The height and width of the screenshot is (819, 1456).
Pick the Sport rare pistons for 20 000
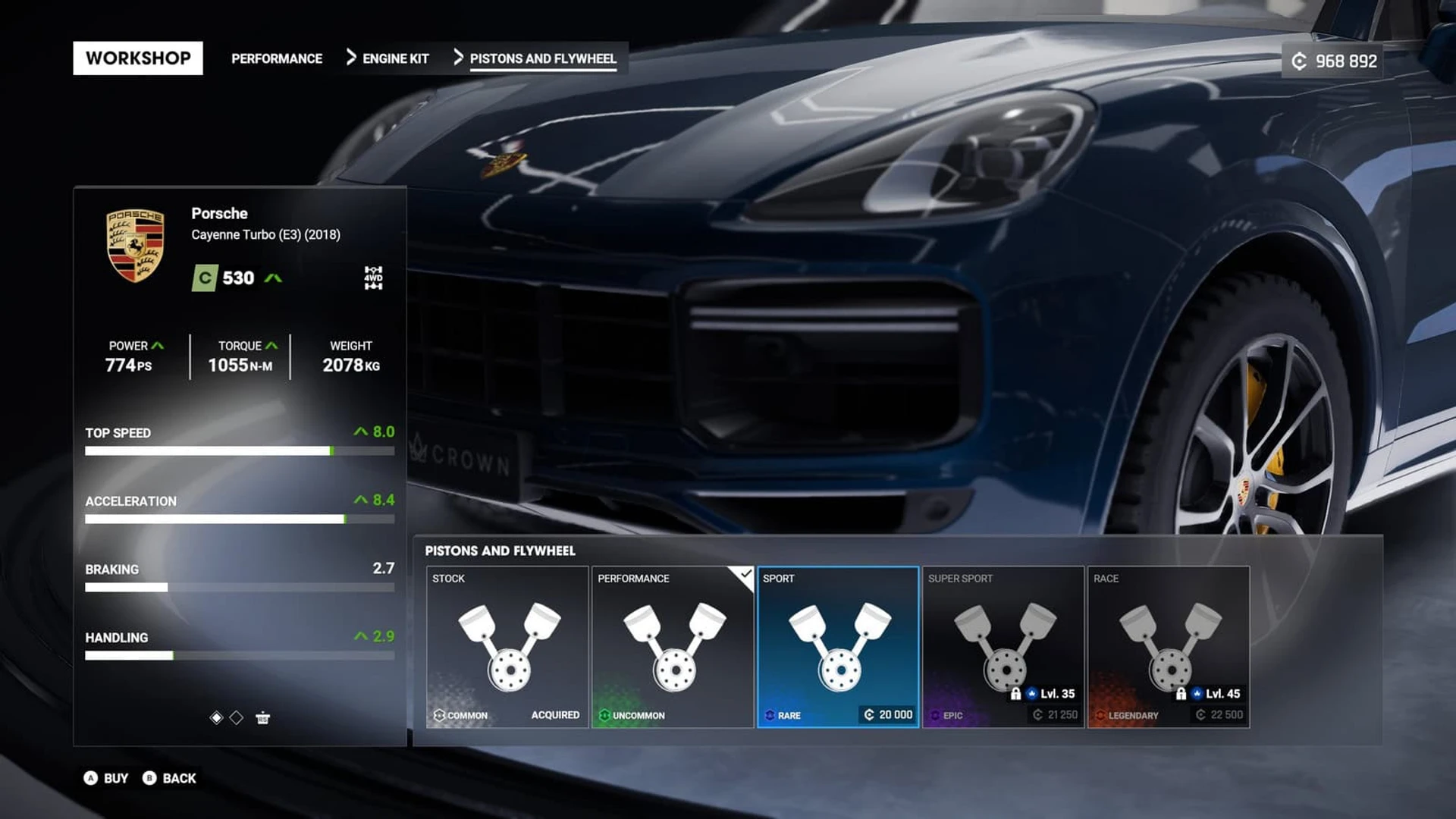point(838,647)
